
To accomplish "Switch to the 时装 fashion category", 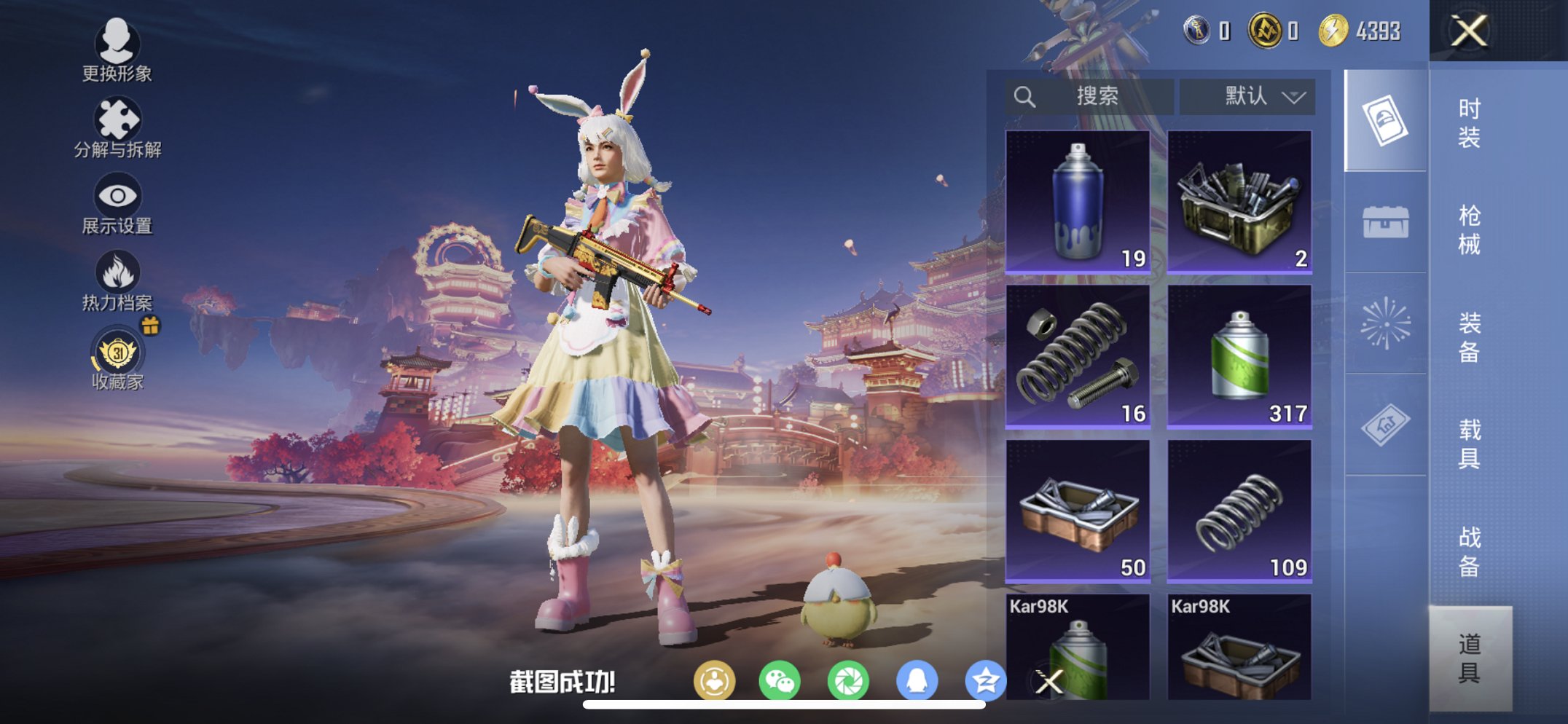I will pyautogui.click(x=1472, y=124).
